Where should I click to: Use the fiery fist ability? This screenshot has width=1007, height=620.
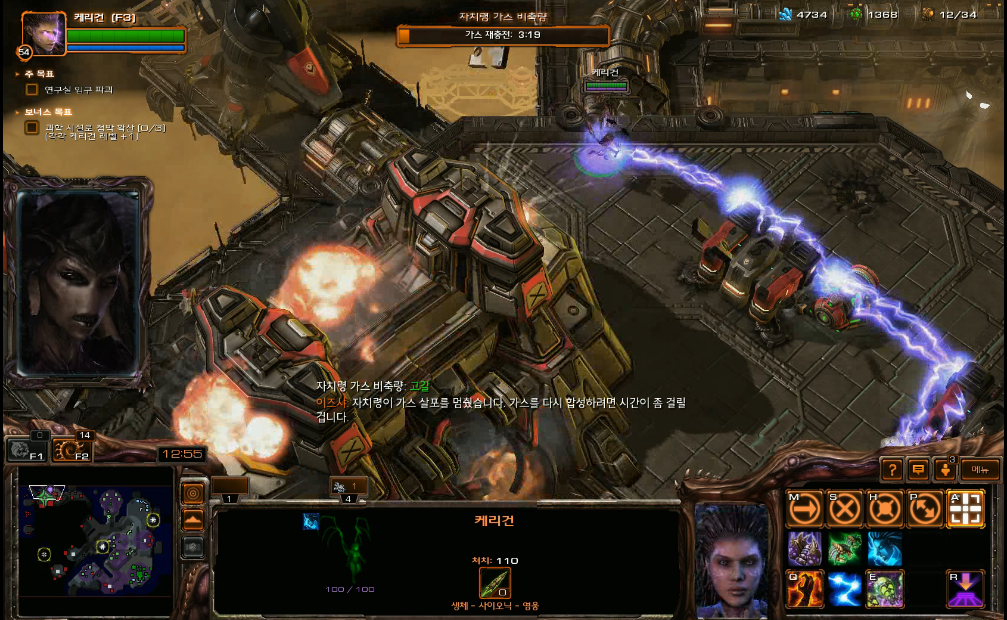[805, 589]
